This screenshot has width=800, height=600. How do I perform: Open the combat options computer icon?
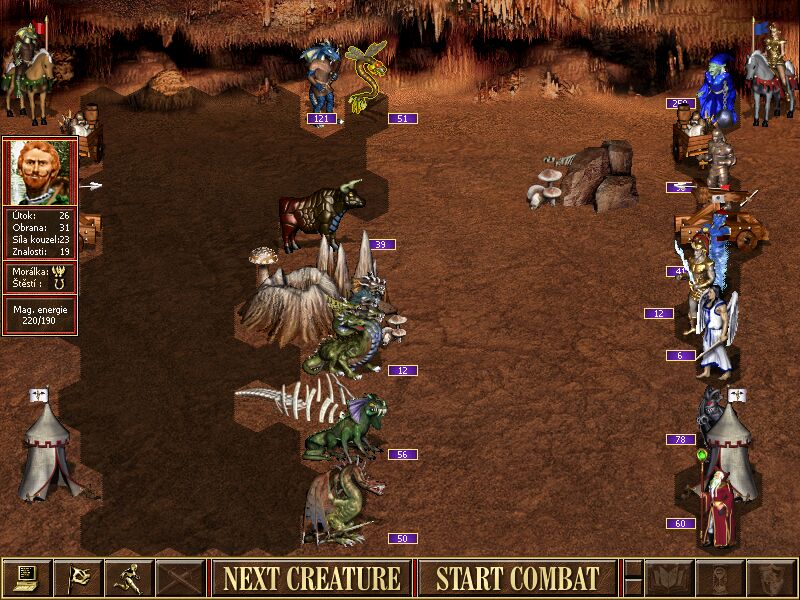tap(26, 578)
